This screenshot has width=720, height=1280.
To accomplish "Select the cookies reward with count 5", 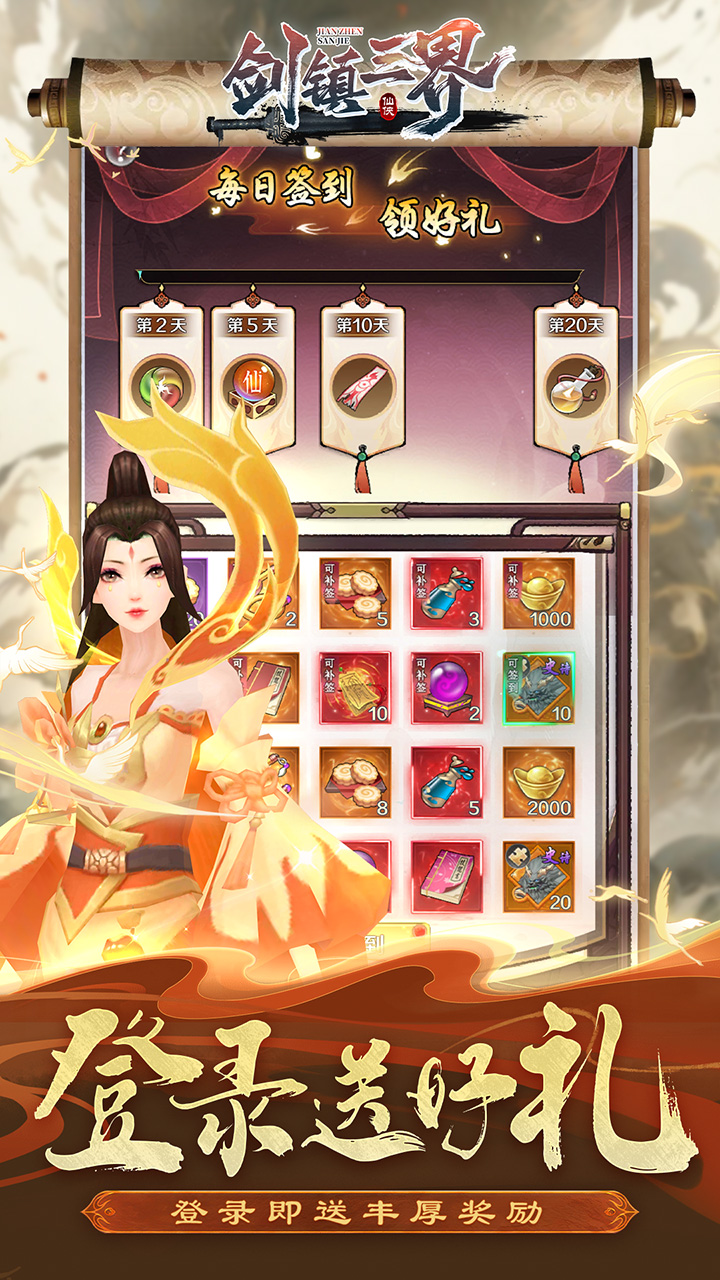I will pyautogui.click(x=355, y=593).
